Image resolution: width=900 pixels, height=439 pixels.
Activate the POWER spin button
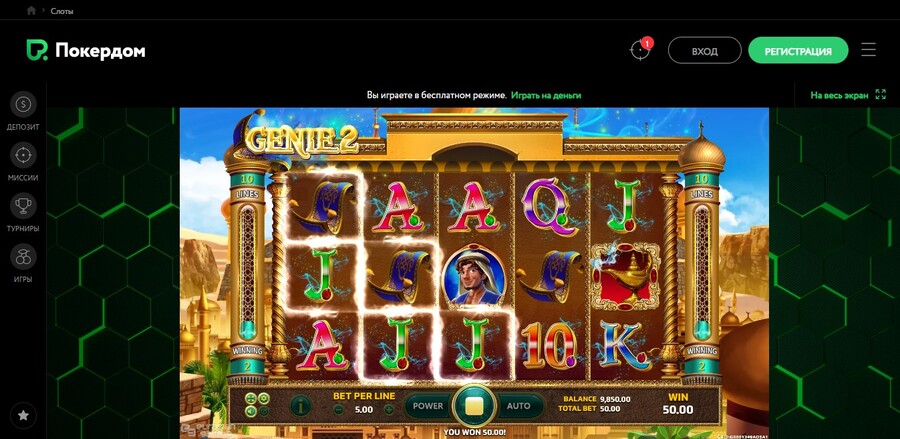[x=427, y=406]
